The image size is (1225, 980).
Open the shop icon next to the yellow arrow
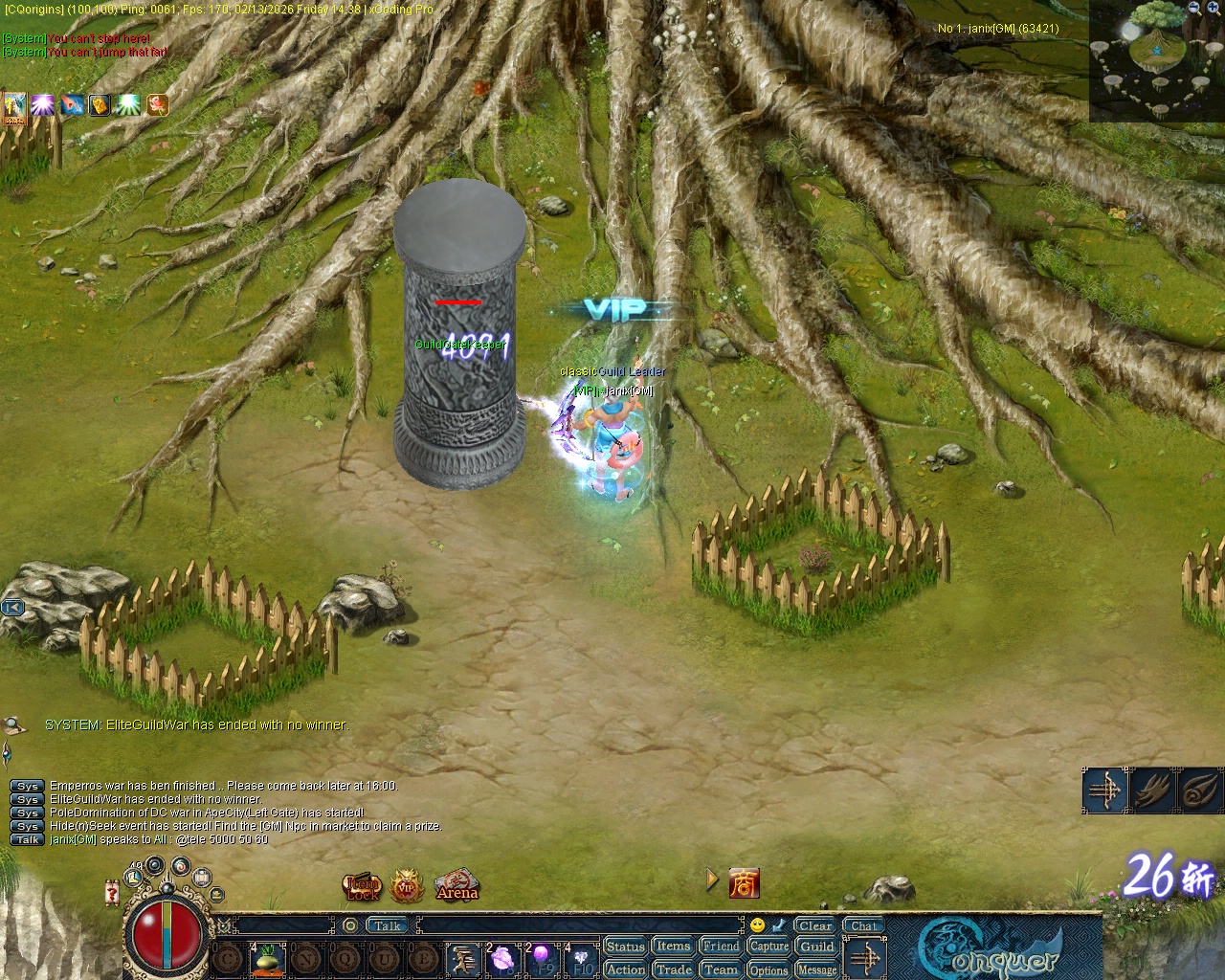[745, 882]
